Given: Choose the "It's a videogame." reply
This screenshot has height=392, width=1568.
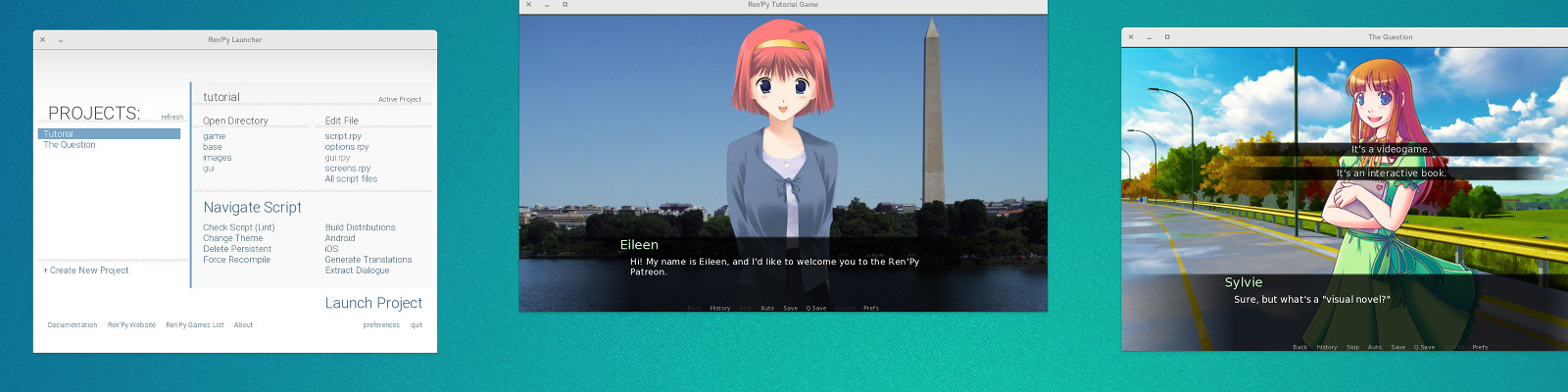Looking at the screenshot, I should pyautogui.click(x=1390, y=150).
